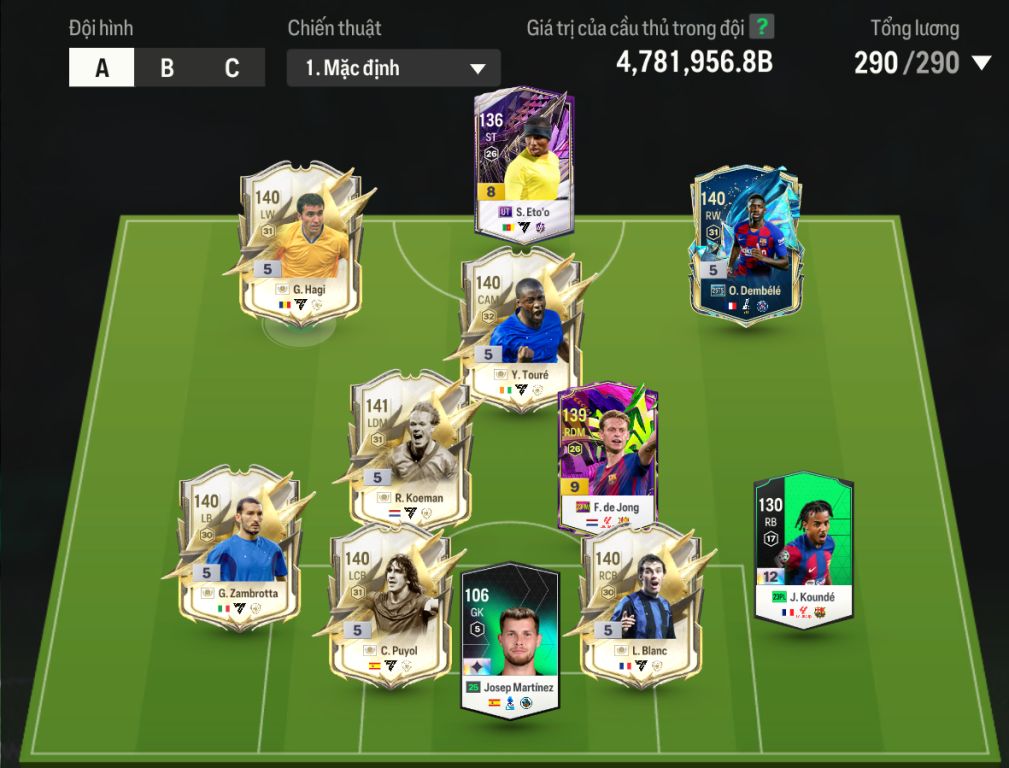Click the green question mark help icon

coord(762,27)
